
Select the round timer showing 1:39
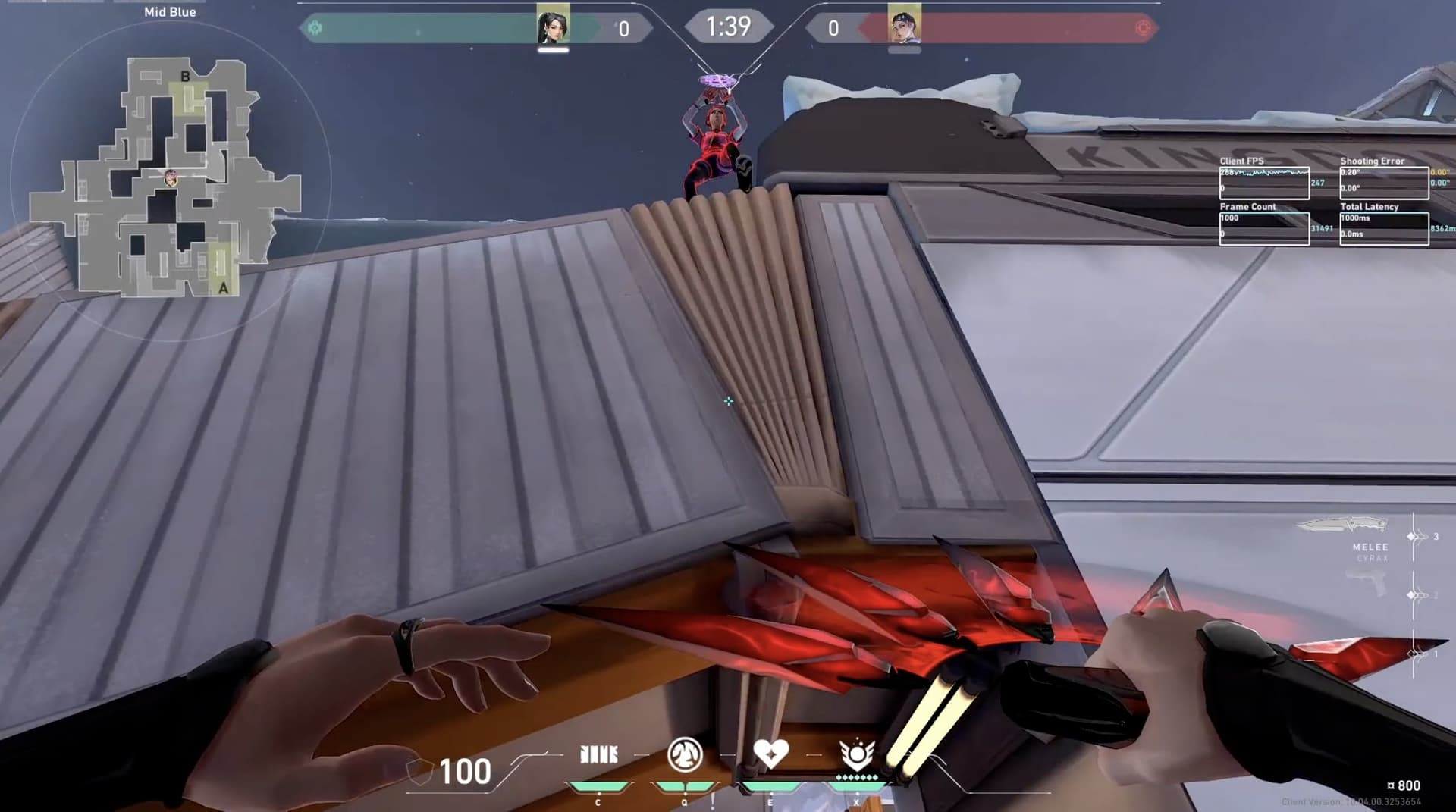[x=728, y=27]
